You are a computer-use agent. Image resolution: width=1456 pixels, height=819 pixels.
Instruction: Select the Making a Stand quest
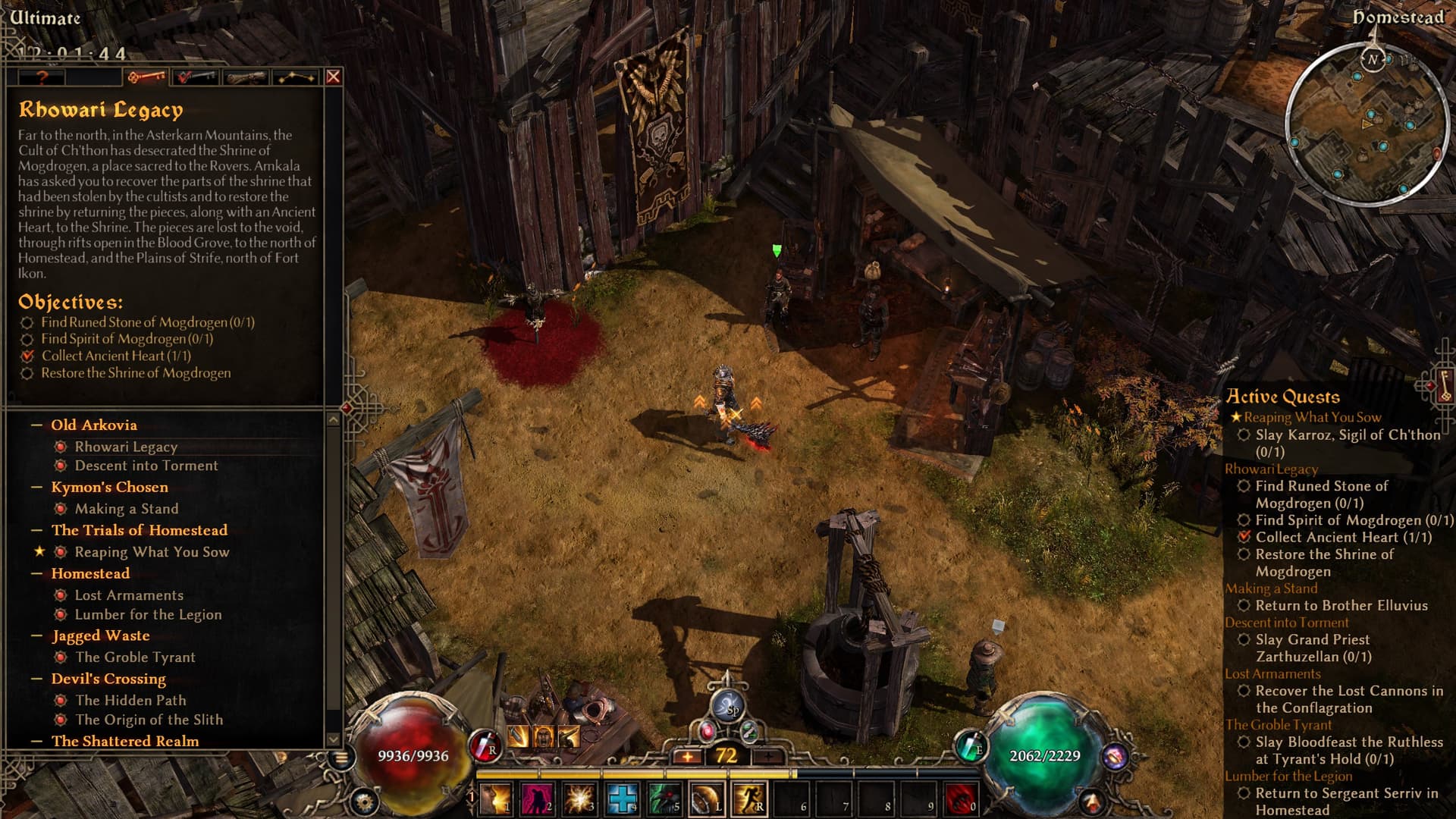tap(126, 509)
